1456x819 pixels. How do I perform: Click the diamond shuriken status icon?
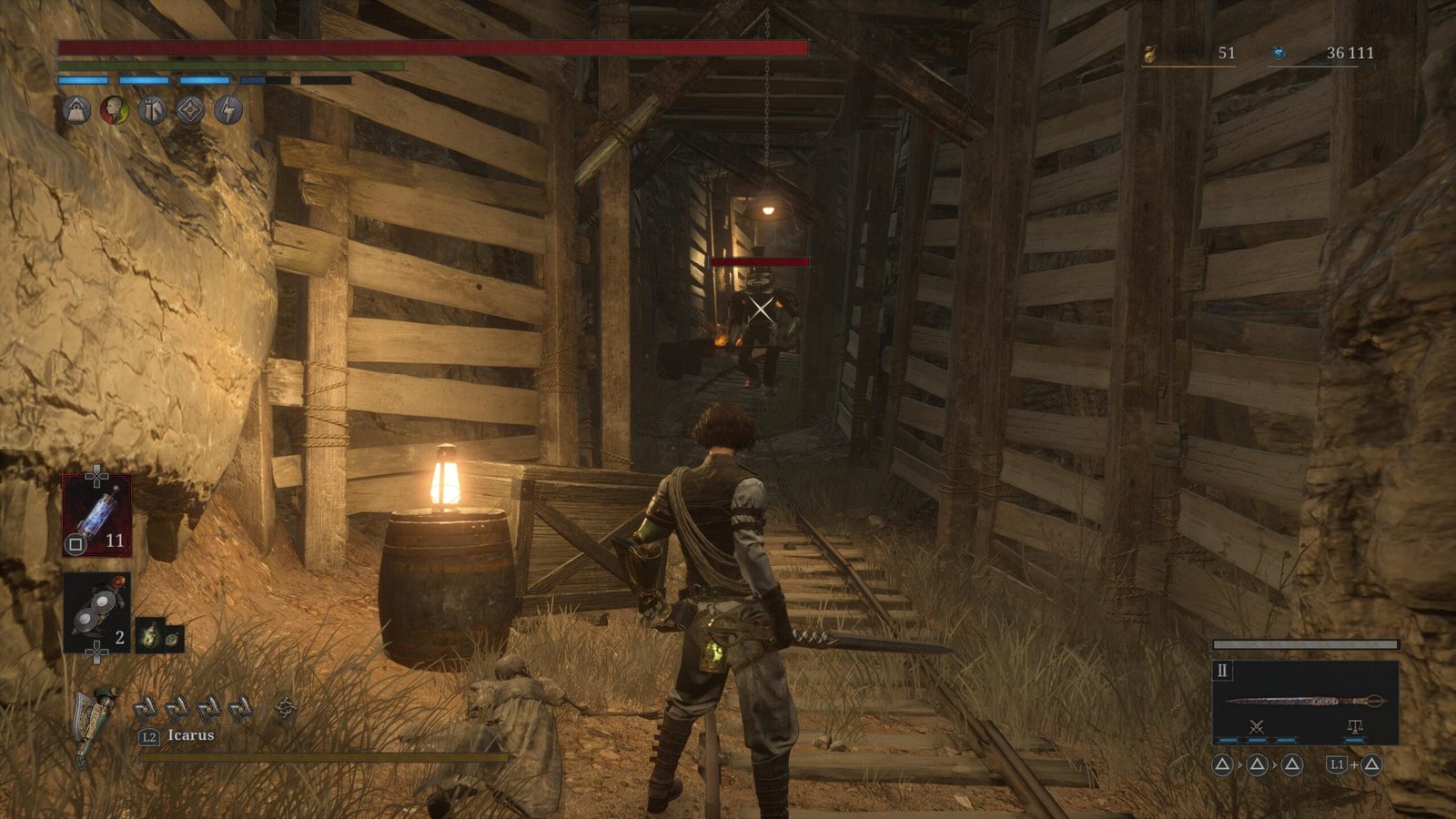click(189, 111)
